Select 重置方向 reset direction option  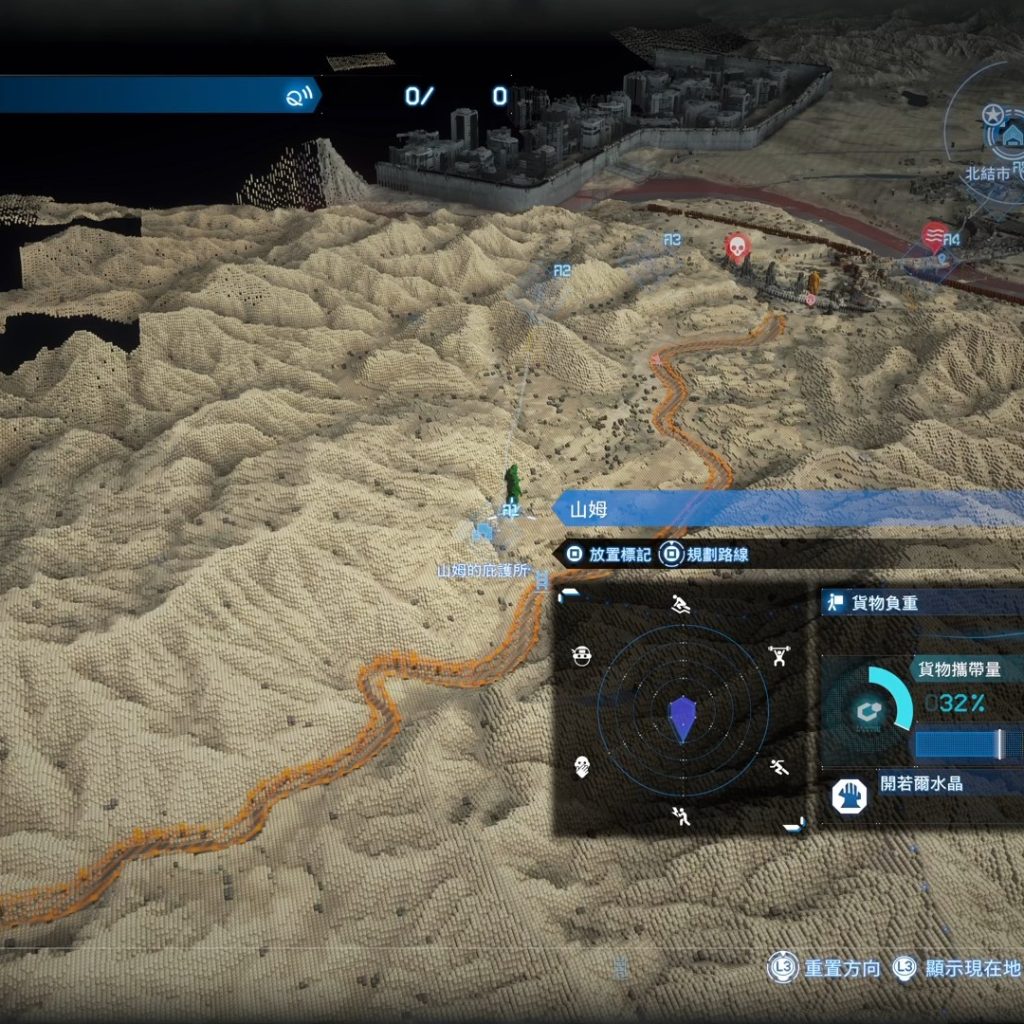pos(826,968)
